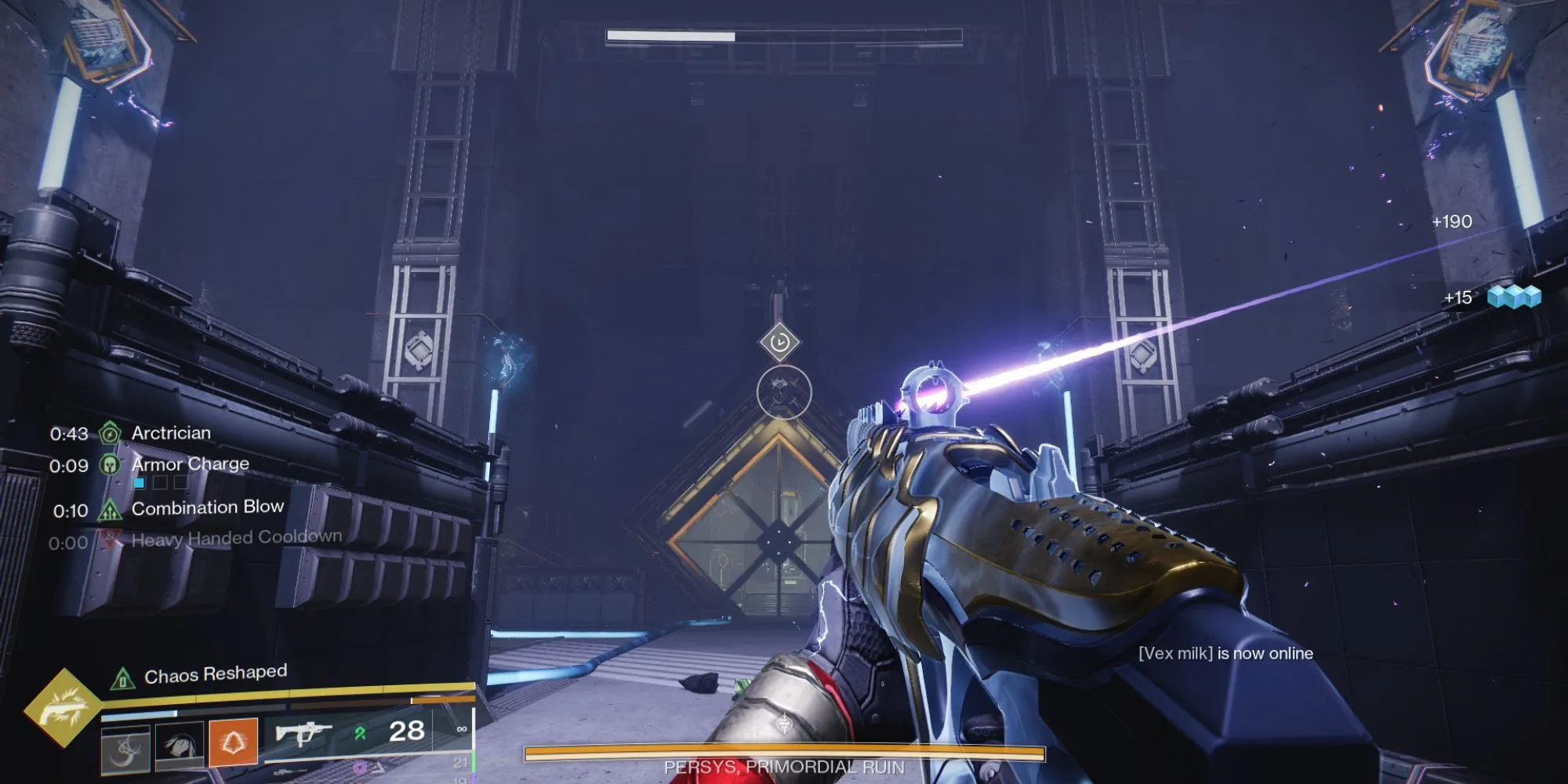Activate the golden gun super icon
This screenshot has height=784, width=1568.
(63, 708)
